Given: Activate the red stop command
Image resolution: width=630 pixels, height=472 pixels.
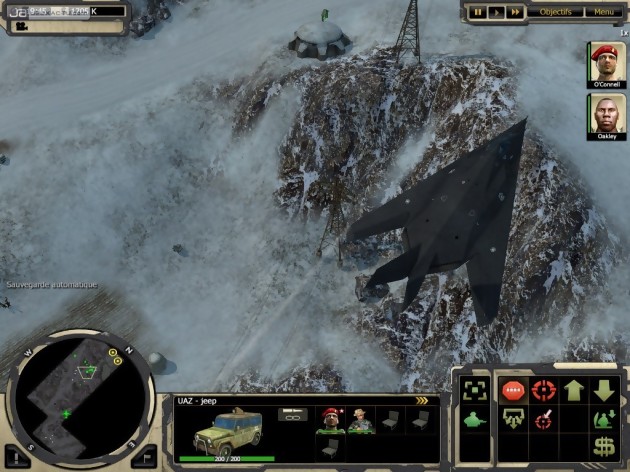Looking at the screenshot, I should 513,391.
